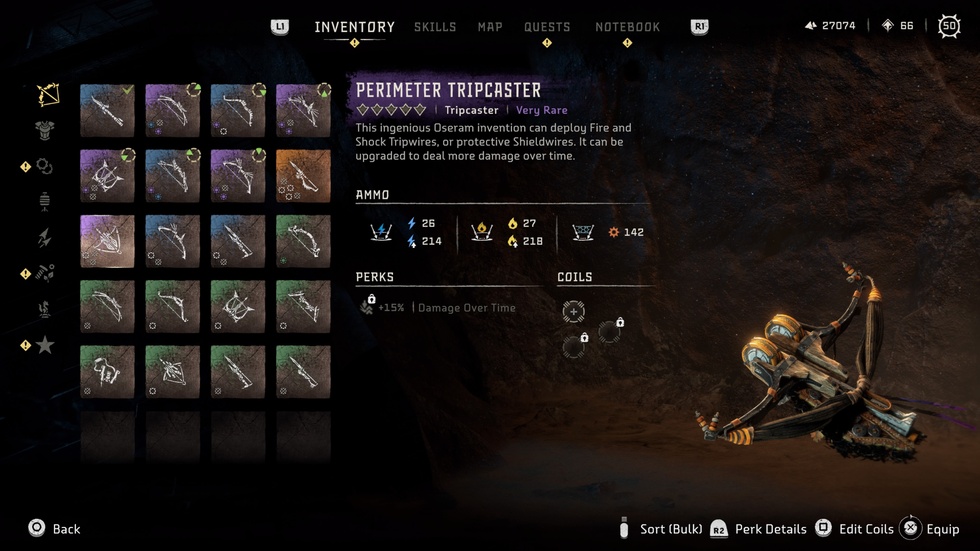Select the star category icon
The image size is (980, 551).
click(45, 345)
